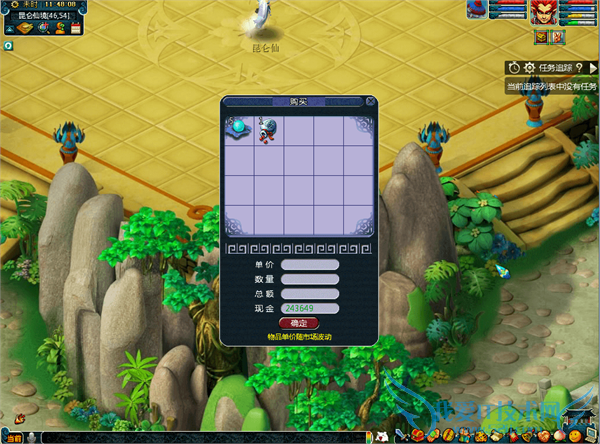The width and height of the screenshot is (600, 444).
Task: Click the small green round button below panel
Action: pyautogui.click(x=8, y=45)
